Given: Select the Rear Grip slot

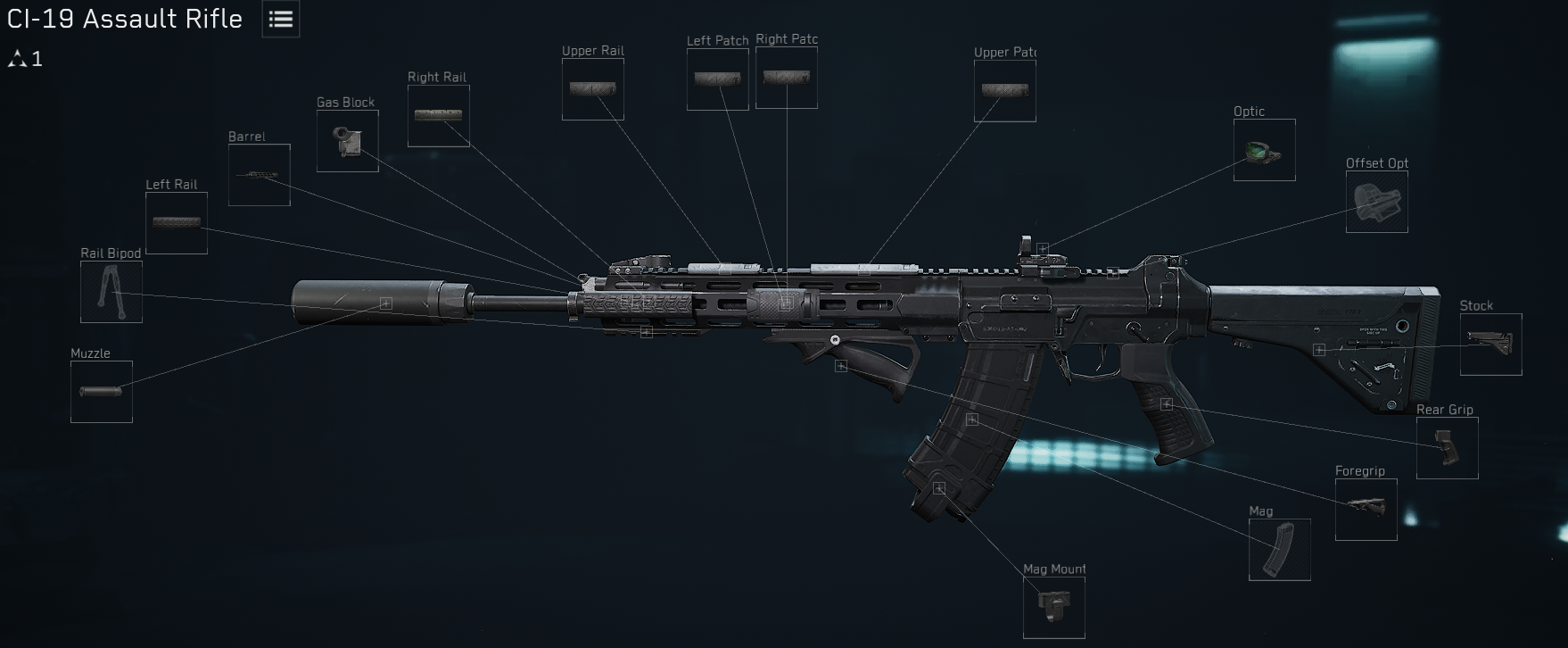Looking at the screenshot, I should point(1447,448).
